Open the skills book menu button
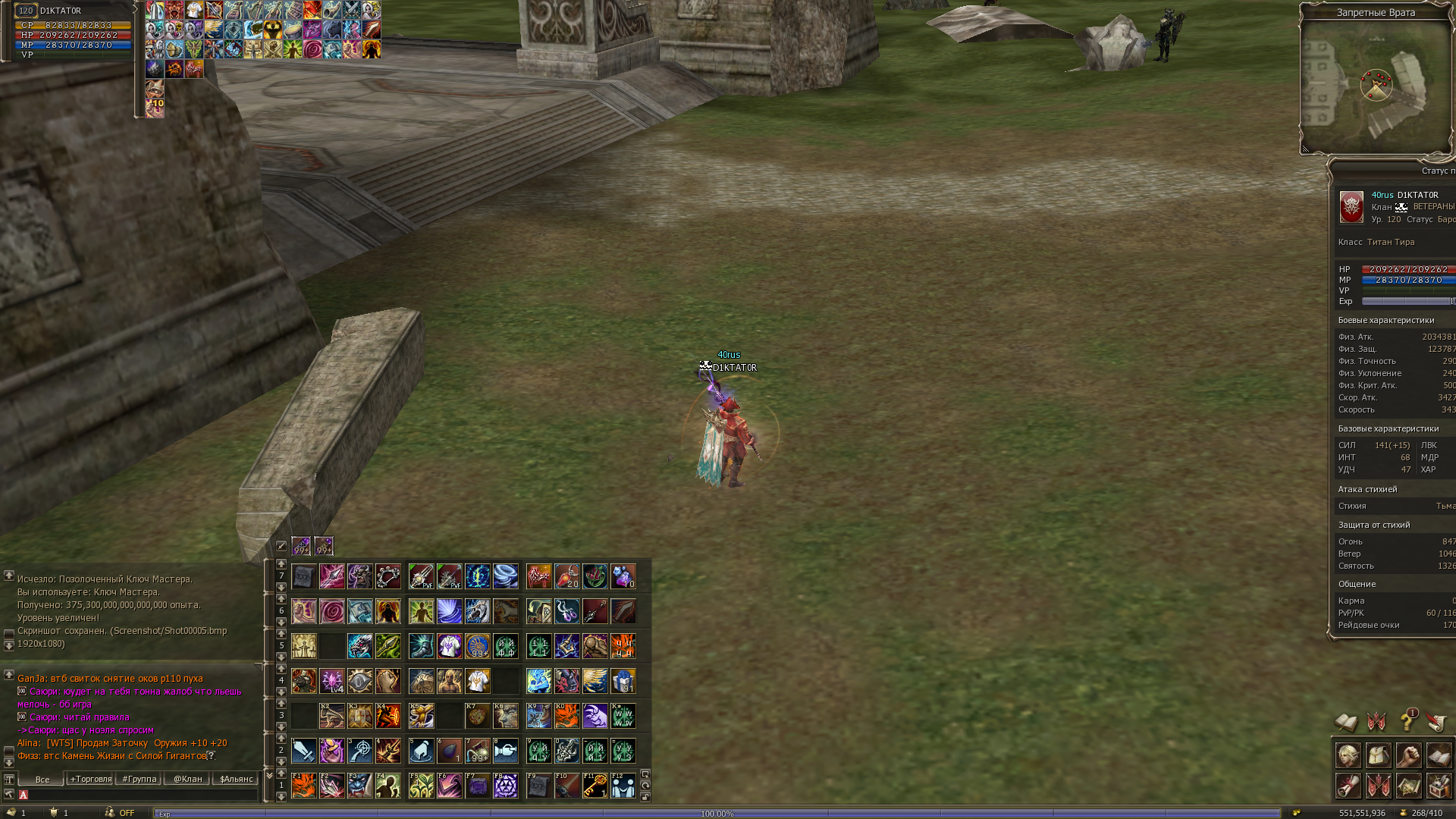Screen dimensions: 1456x819 1439,756
